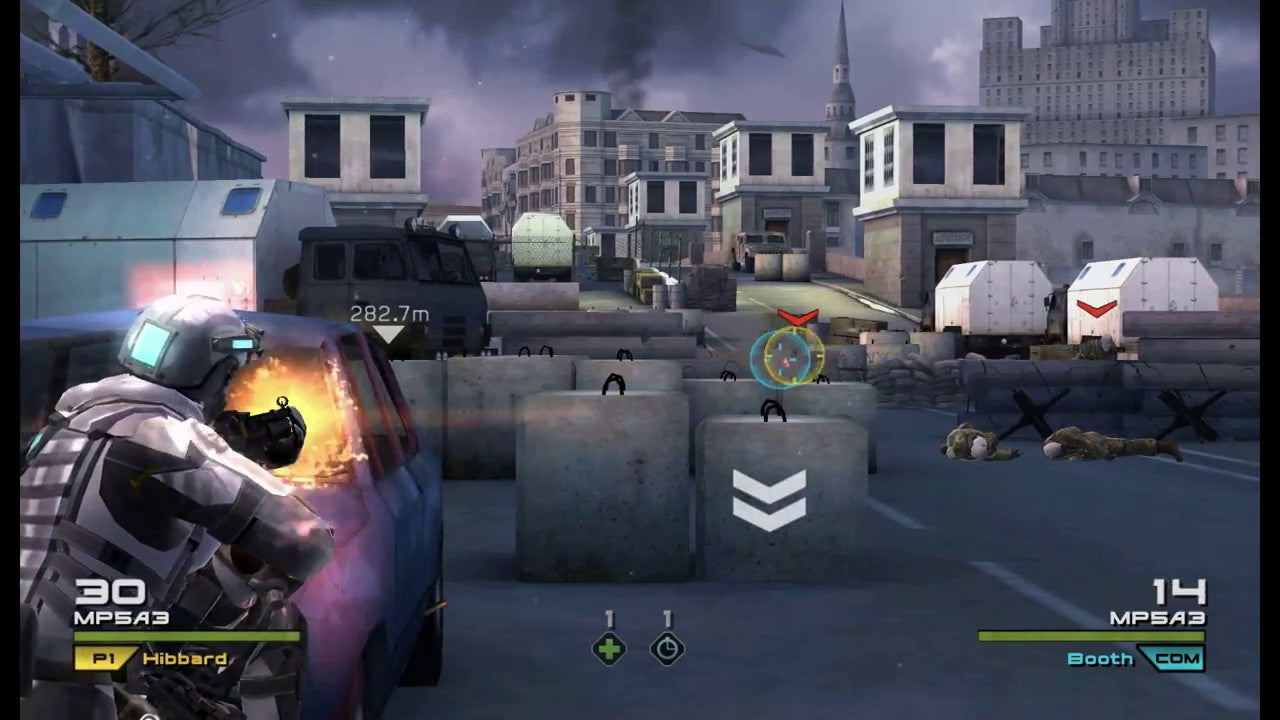Target the red enemy marker above the crosshair
This screenshot has height=720, width=1280.
797,318
